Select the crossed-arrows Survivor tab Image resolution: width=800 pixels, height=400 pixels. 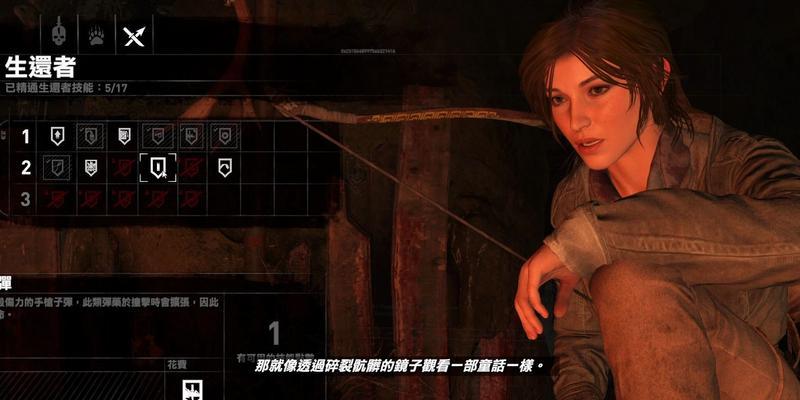pyautogui.click(x=134, y=35)
